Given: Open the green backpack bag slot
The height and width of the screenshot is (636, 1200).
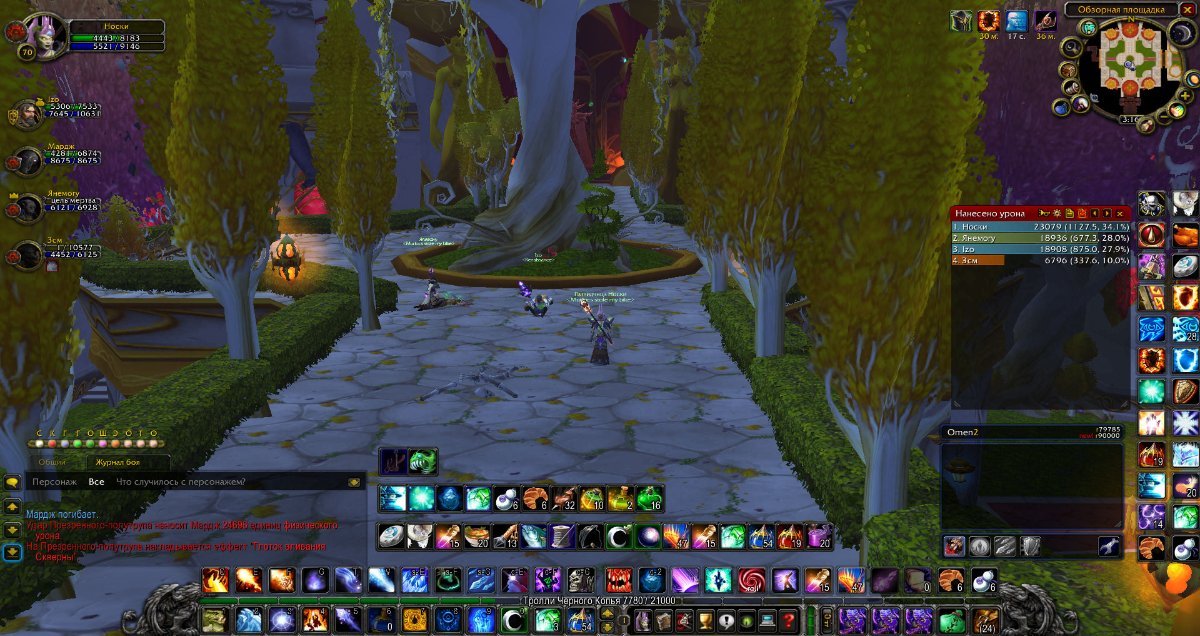Looking at the screenshot, I should coord(954,620).
